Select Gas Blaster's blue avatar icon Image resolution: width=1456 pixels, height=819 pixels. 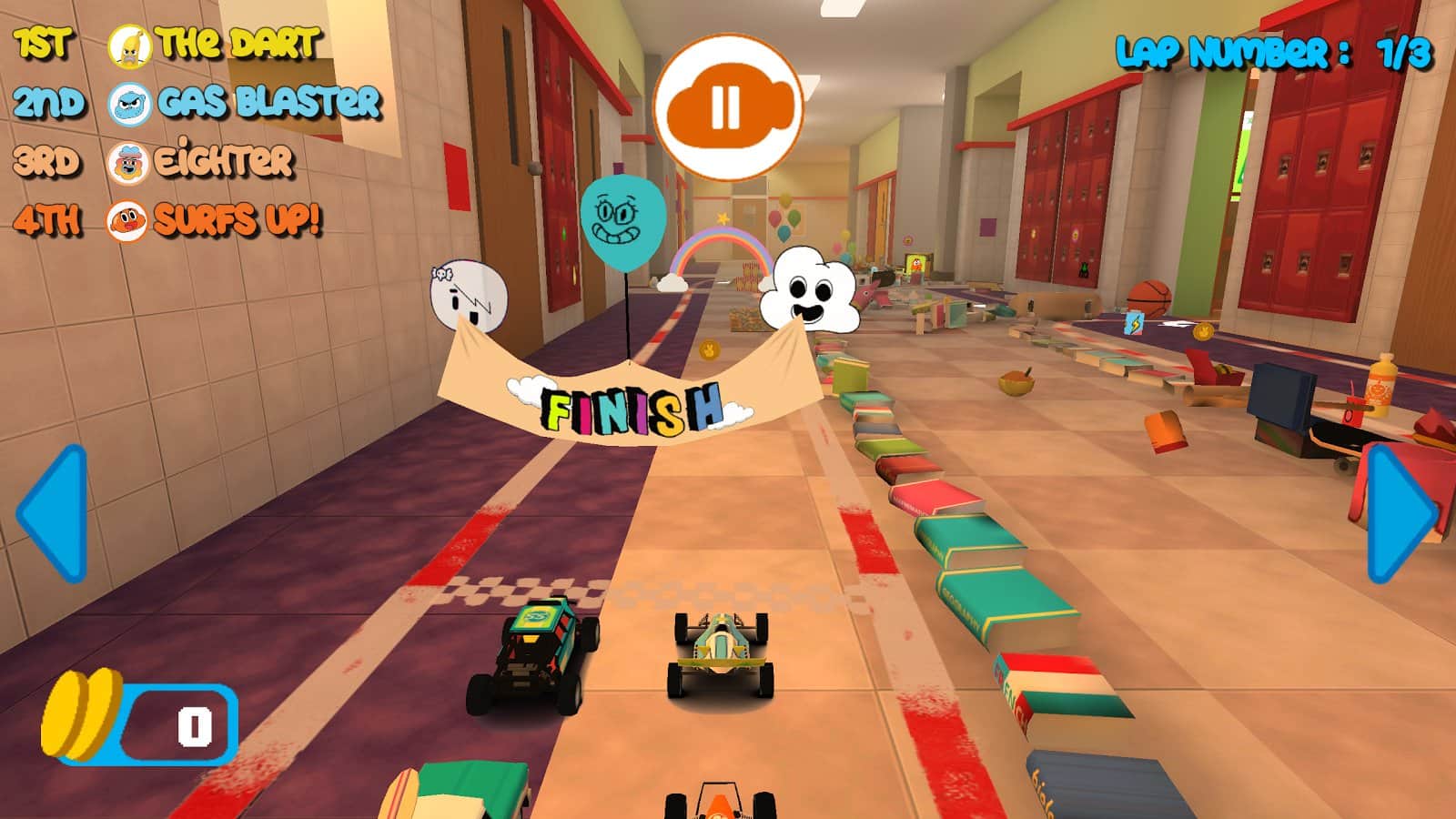pos(127,103)
